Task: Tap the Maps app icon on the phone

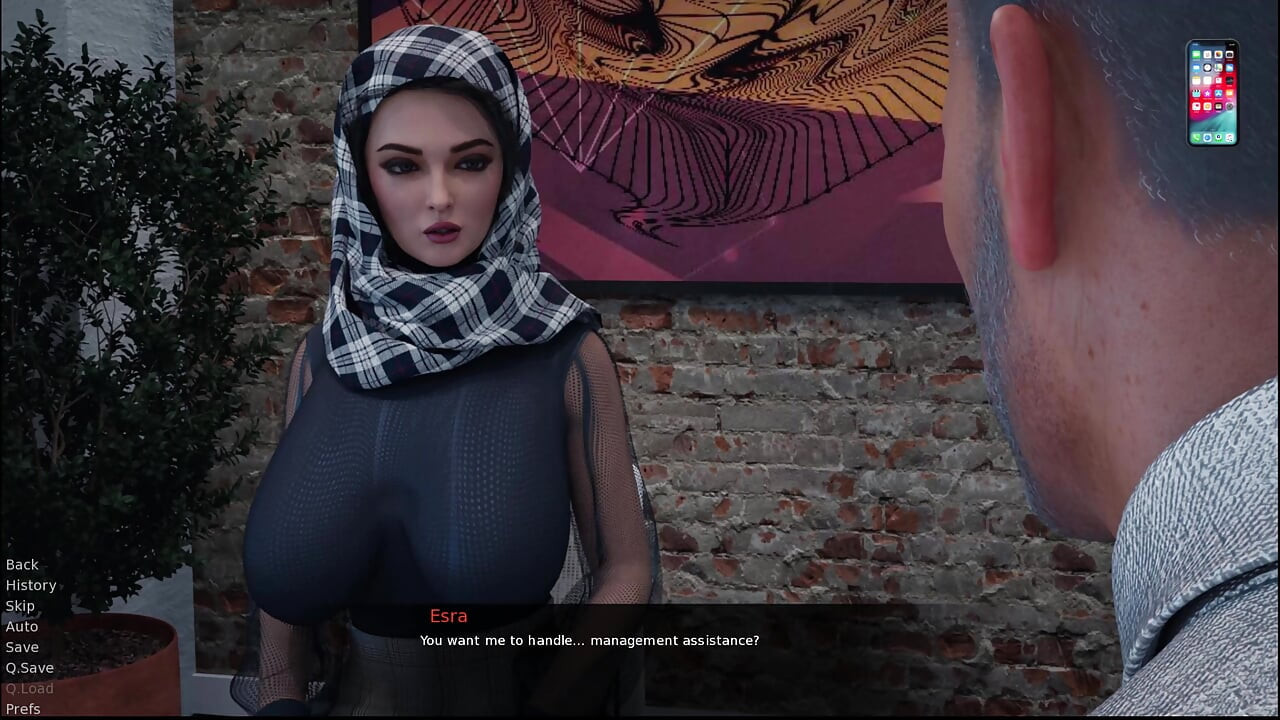Action: (1218, 68)
